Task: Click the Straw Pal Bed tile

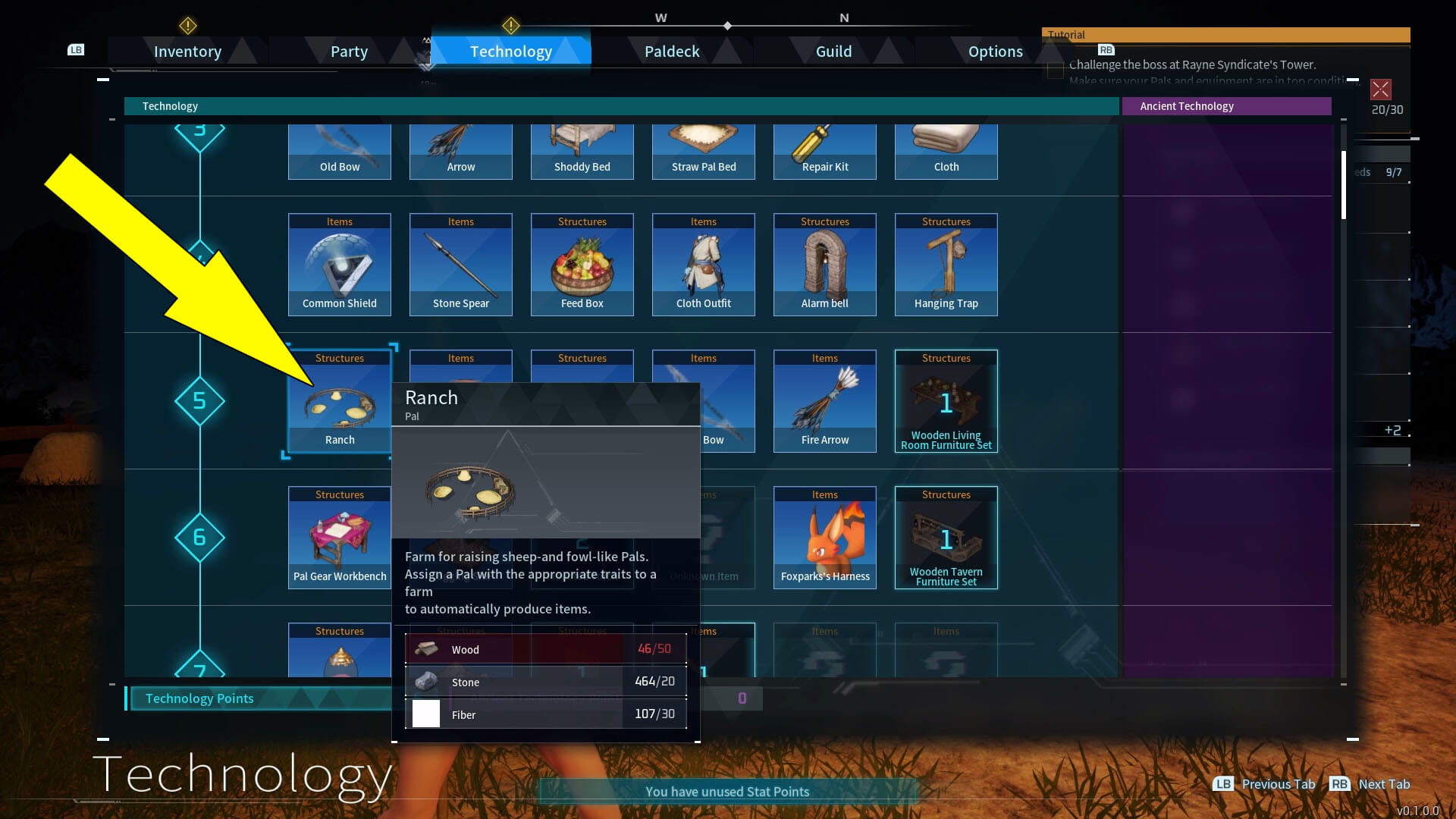Action: tap(703, 152)
